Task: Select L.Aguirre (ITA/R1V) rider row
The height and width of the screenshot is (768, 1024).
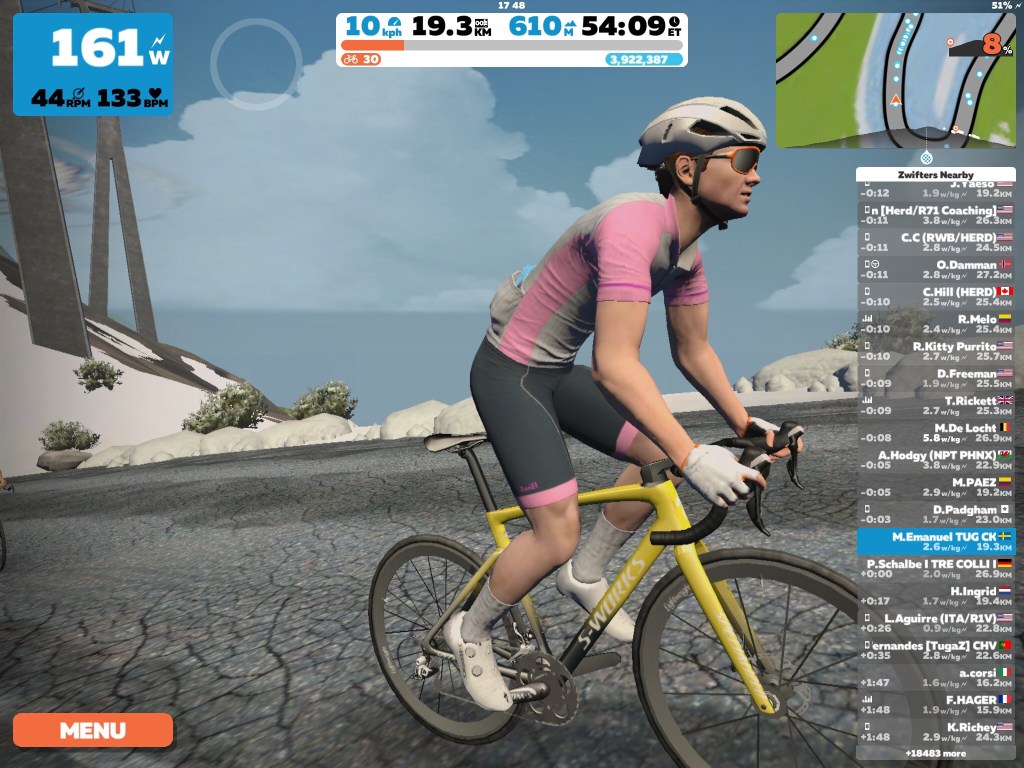Action: tap(936, 623)
